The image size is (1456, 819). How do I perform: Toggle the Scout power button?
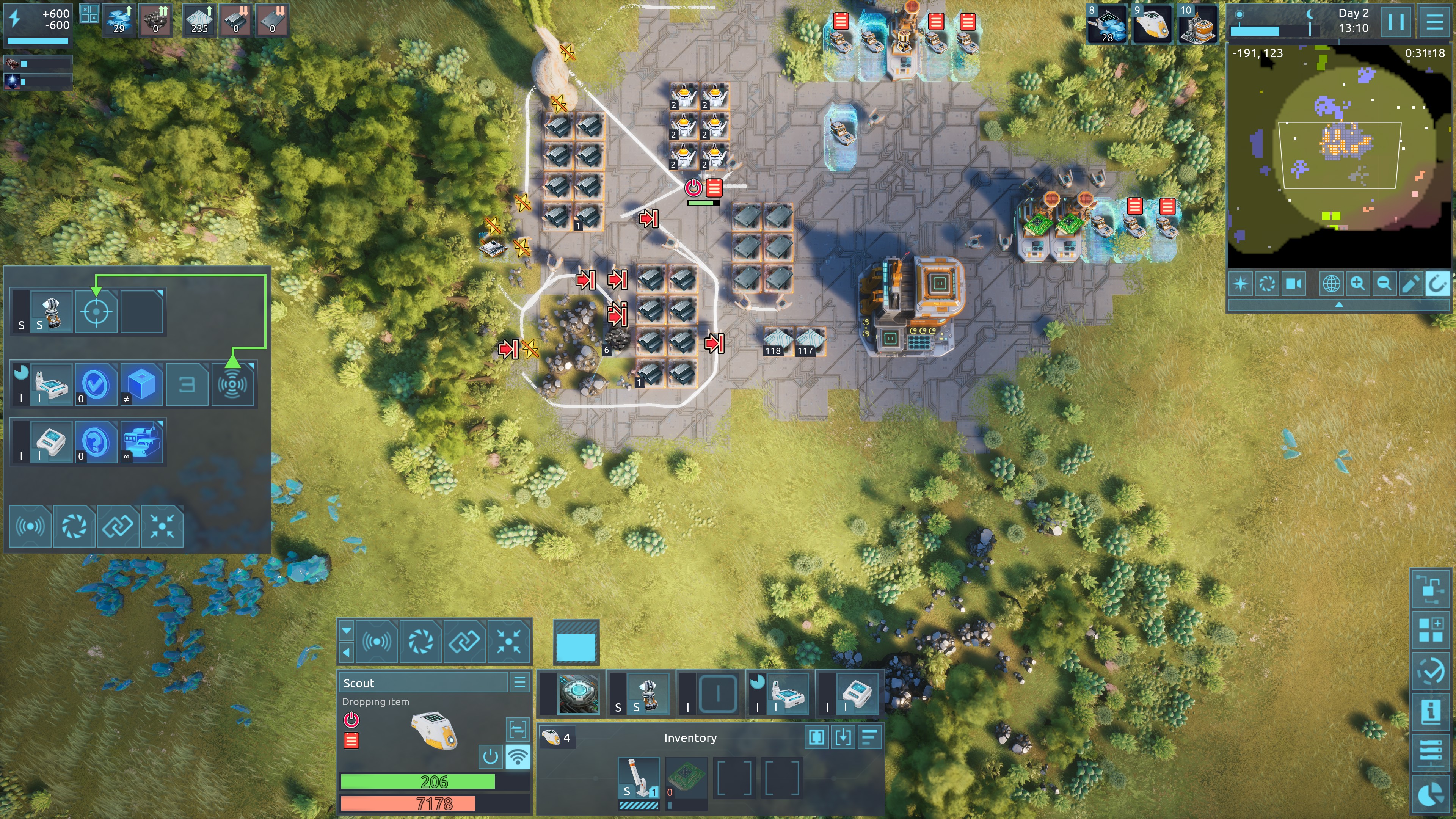(490, 756)
